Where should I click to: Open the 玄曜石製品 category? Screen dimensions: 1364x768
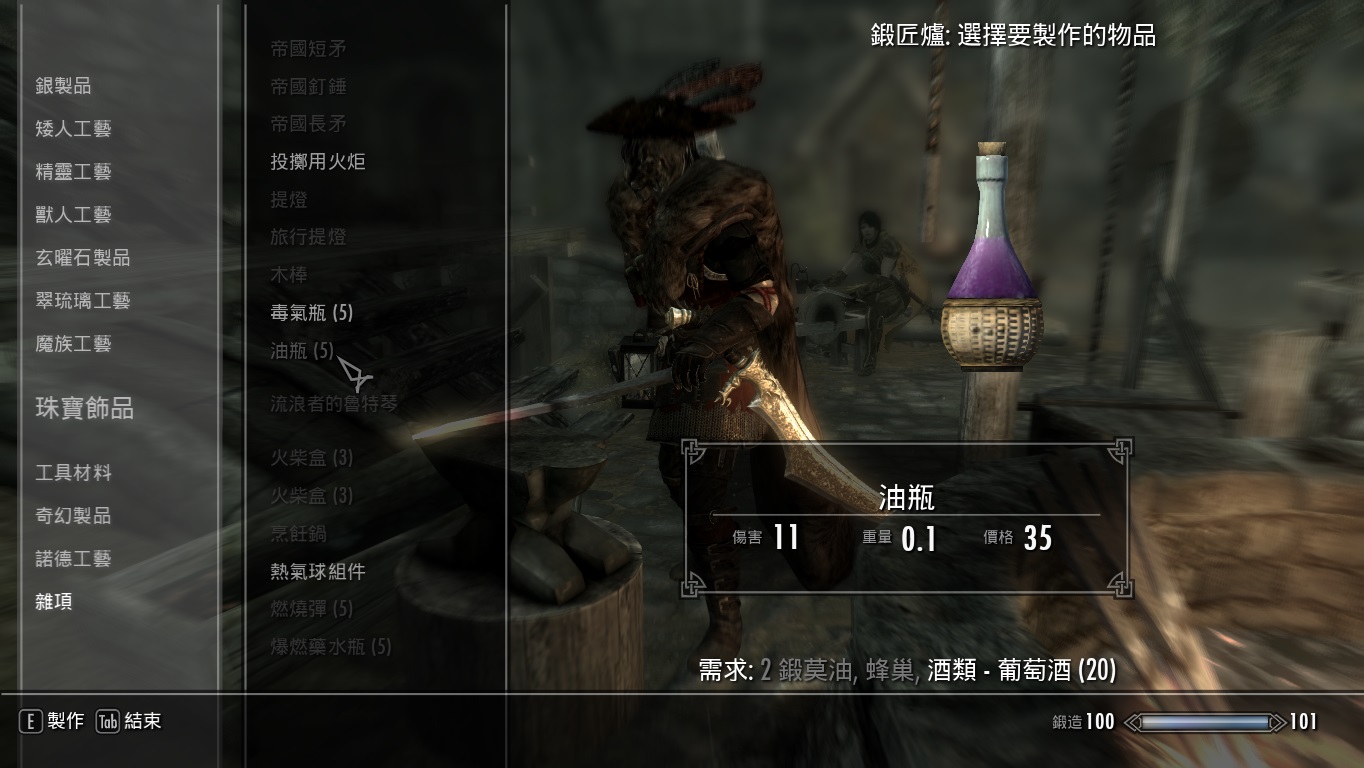(74, 256)
